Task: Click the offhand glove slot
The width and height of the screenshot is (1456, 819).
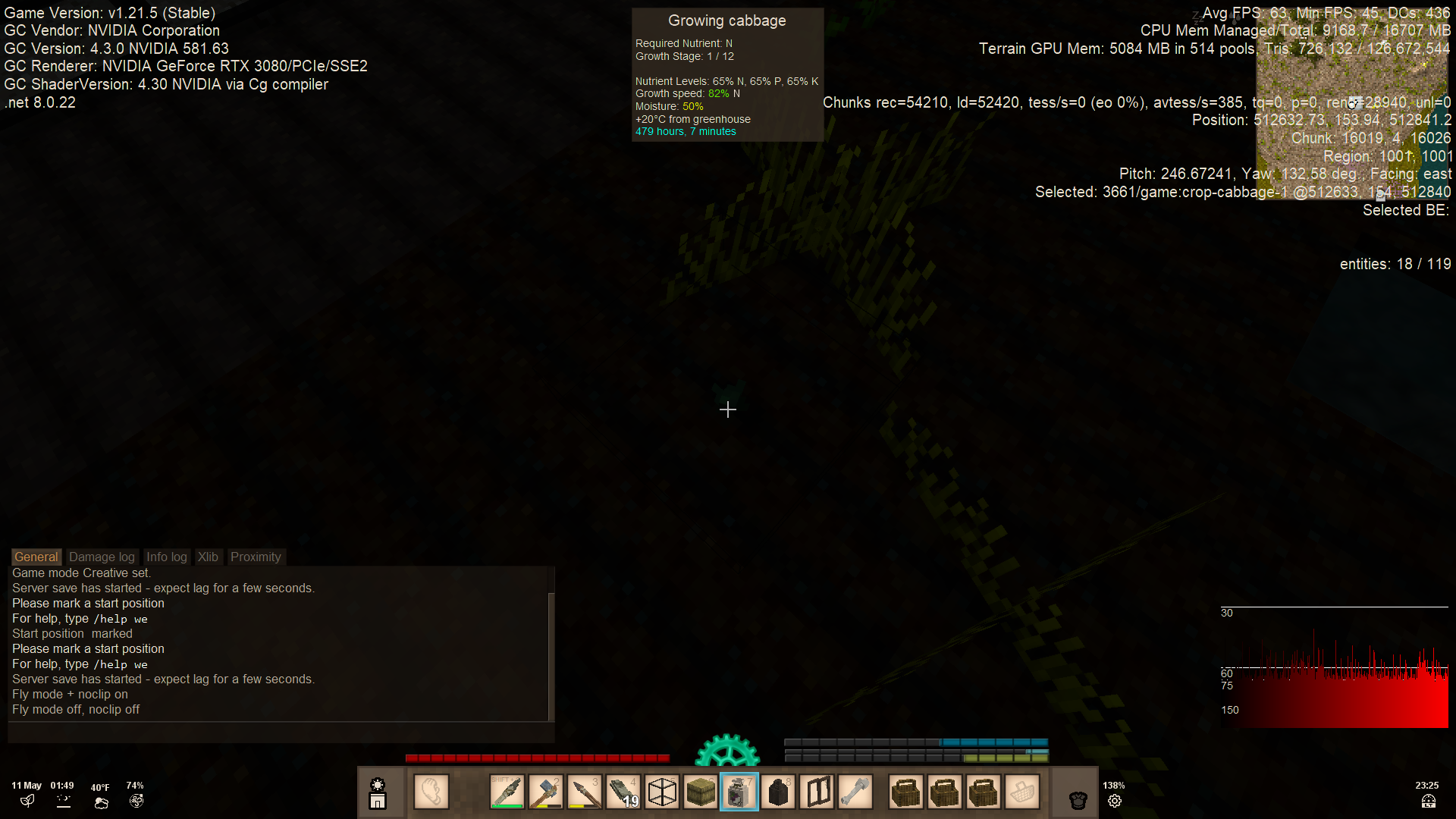Action: [431, 792]
